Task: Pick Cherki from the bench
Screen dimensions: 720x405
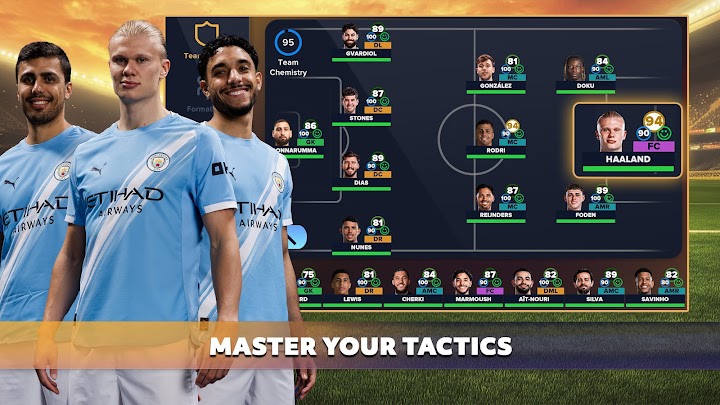Action: tap(413, 287)
